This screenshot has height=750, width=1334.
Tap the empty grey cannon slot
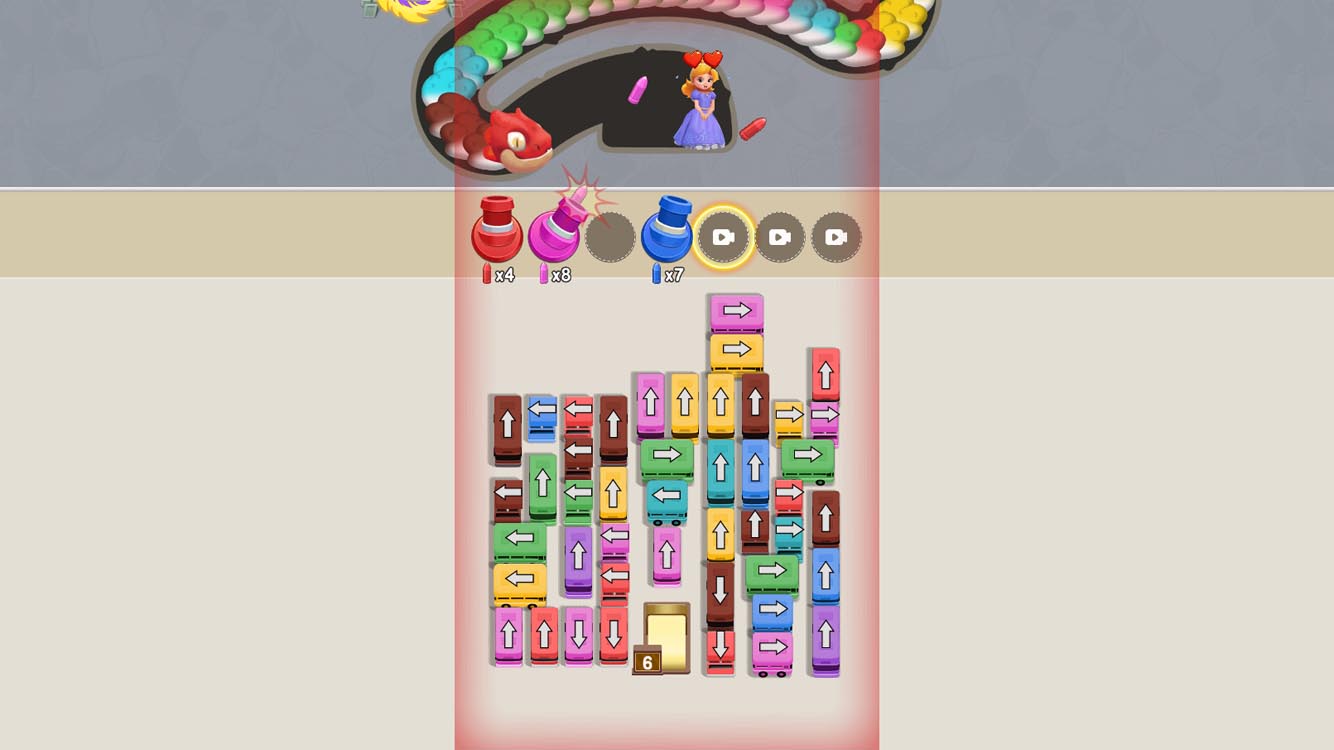click(x=612, y=236)
